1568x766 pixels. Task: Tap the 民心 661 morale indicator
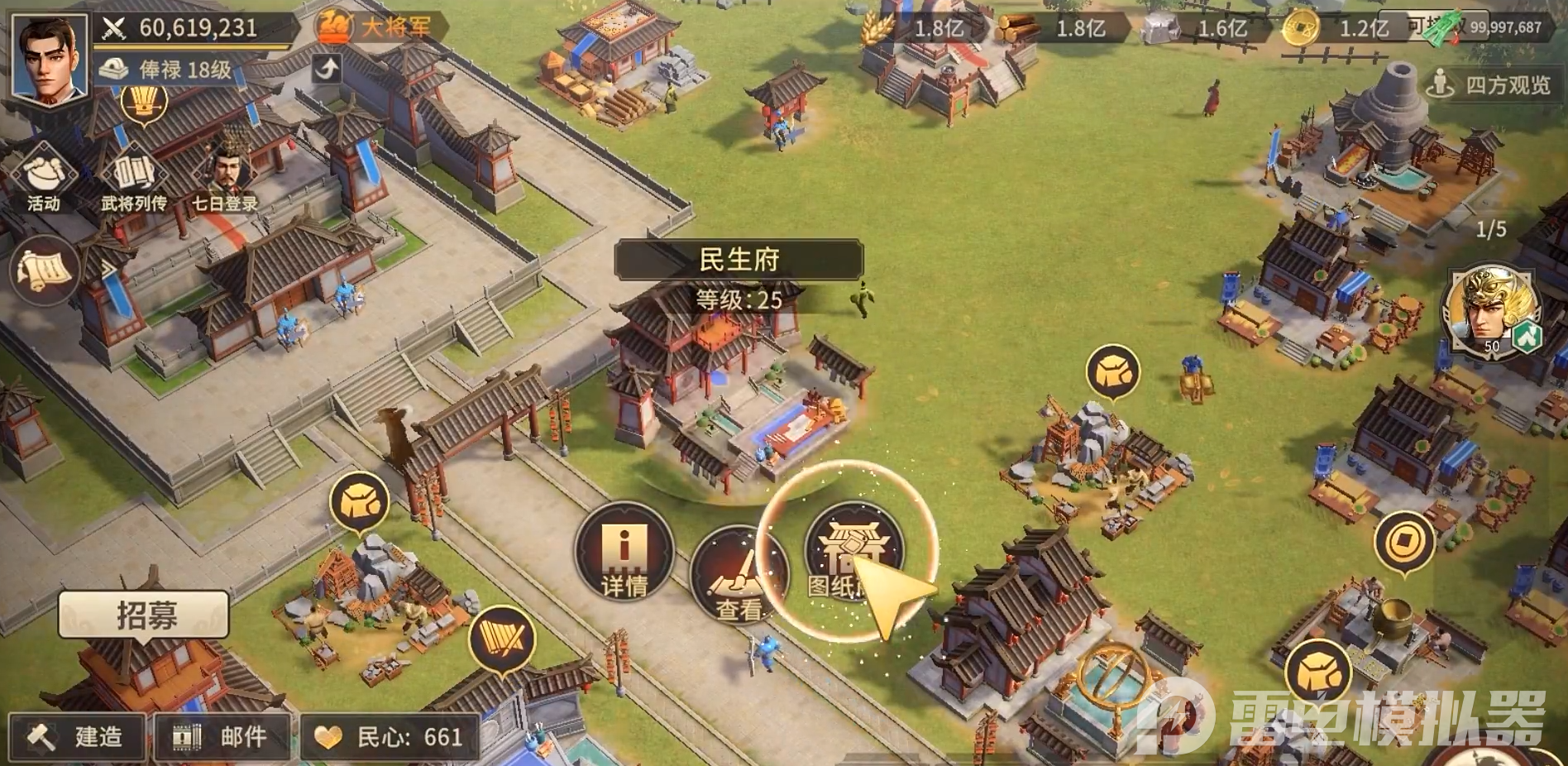click(x=390, y=735)
